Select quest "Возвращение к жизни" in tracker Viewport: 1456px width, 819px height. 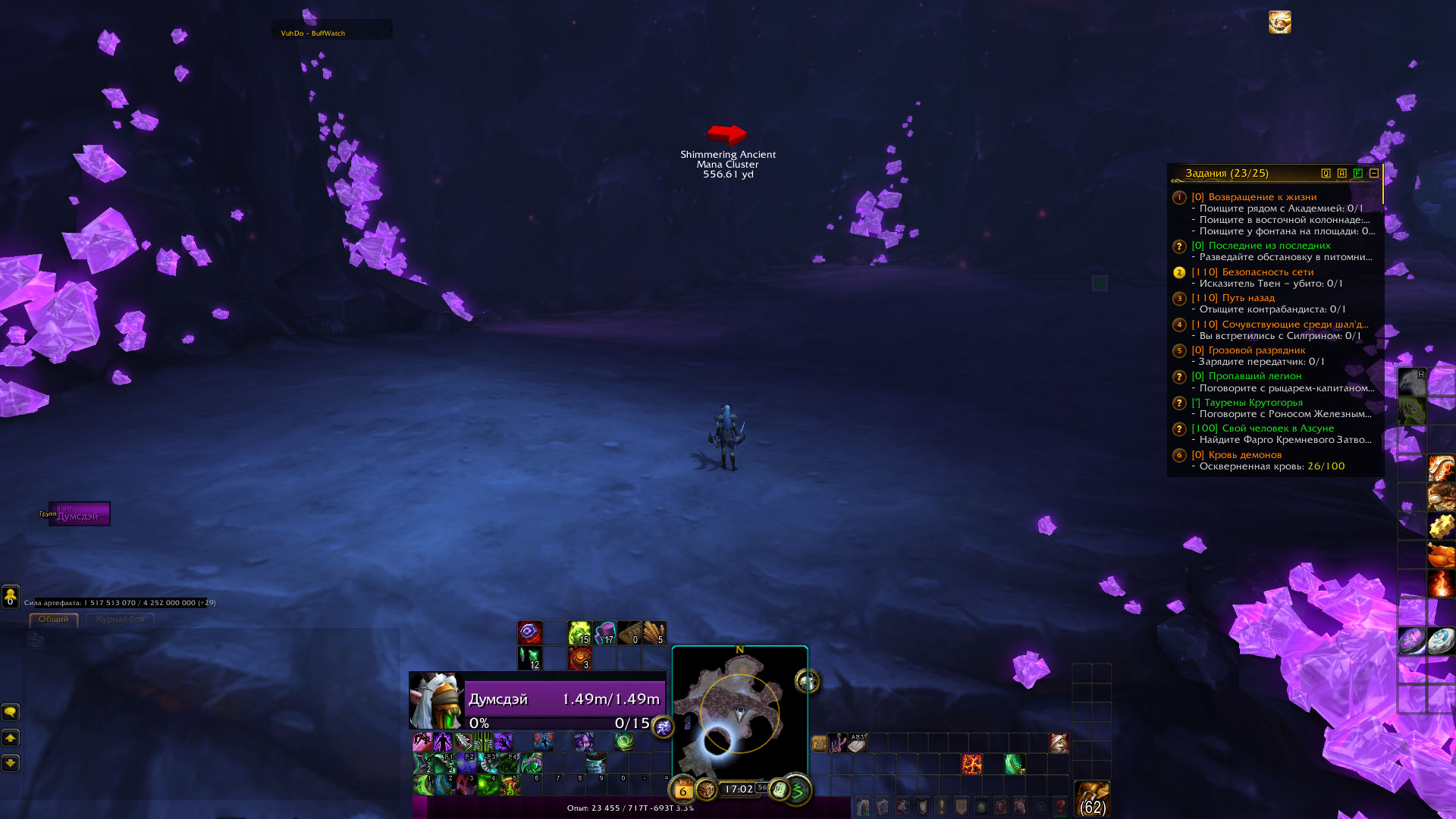1262,197
